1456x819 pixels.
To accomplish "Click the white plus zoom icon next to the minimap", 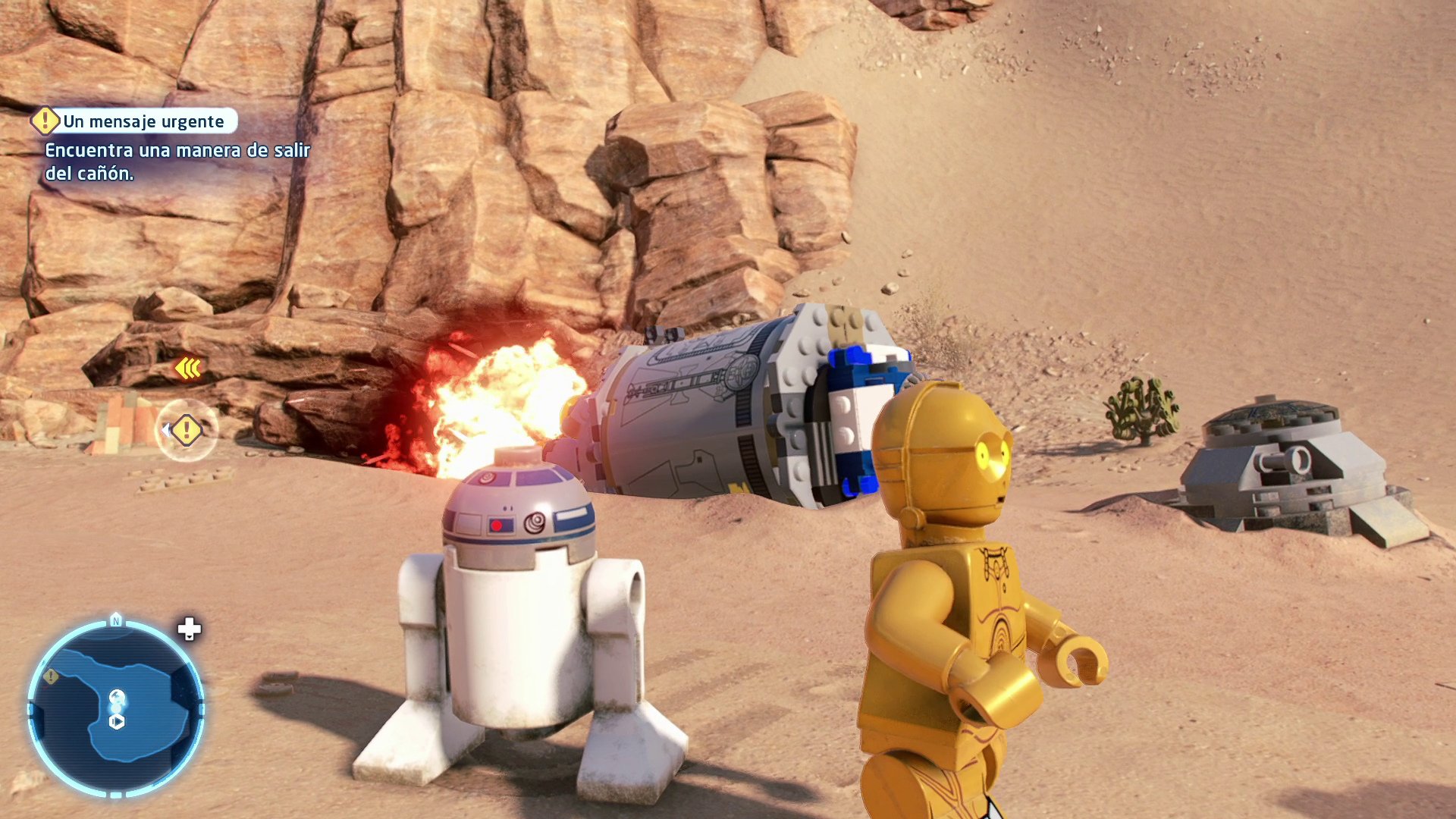I will point(188,628).
